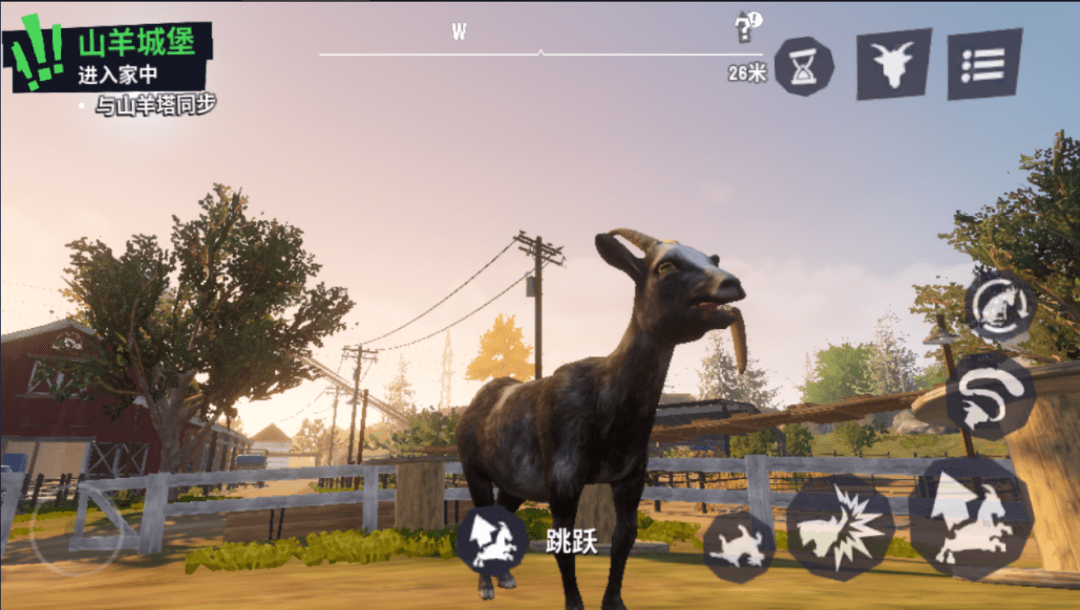1080x610 pixels.
Task: Open the list menu button
Action: tap(985, 65)
